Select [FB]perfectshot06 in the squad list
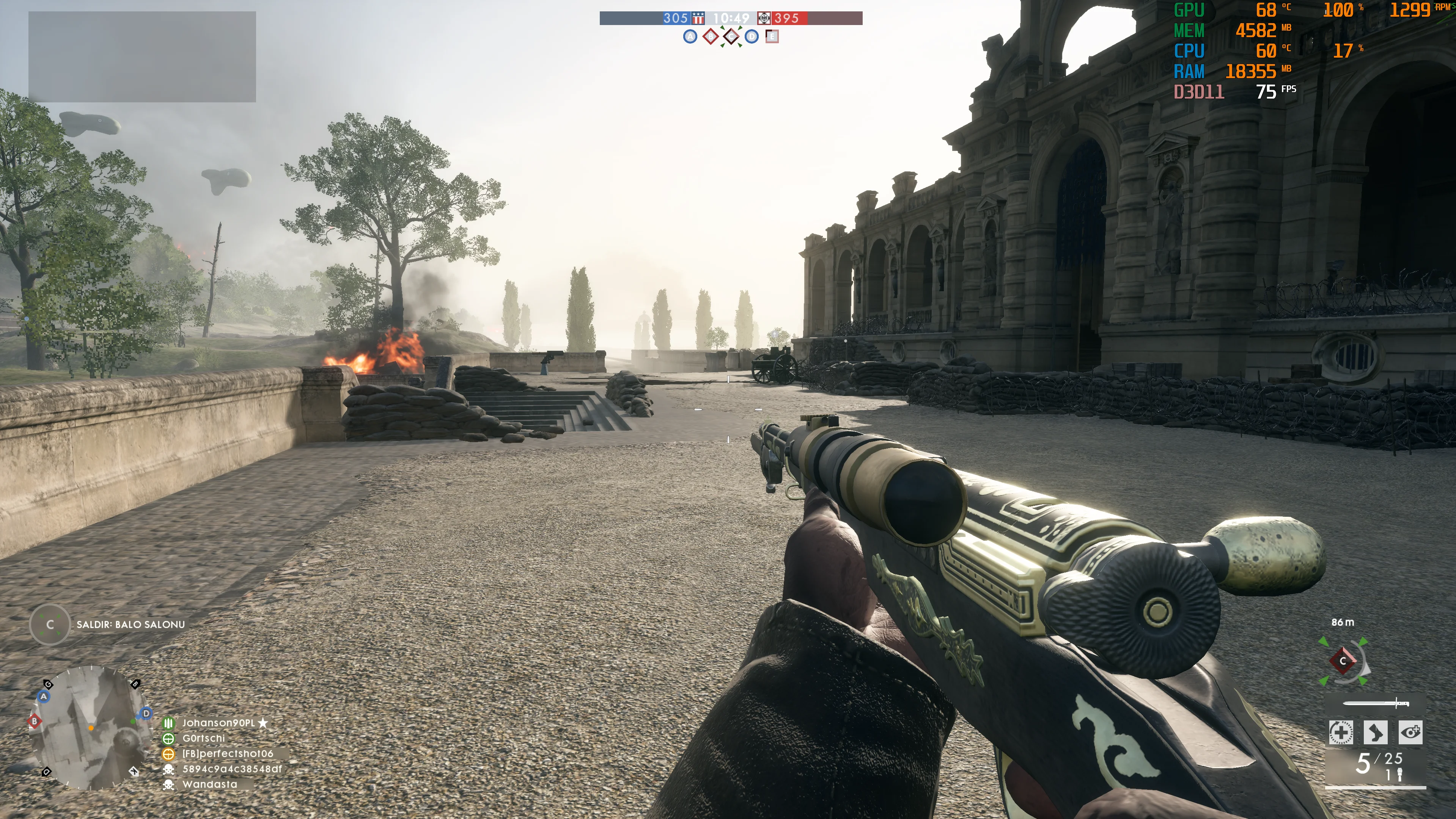Screen dimensions: 1456x819 [227, 753]
